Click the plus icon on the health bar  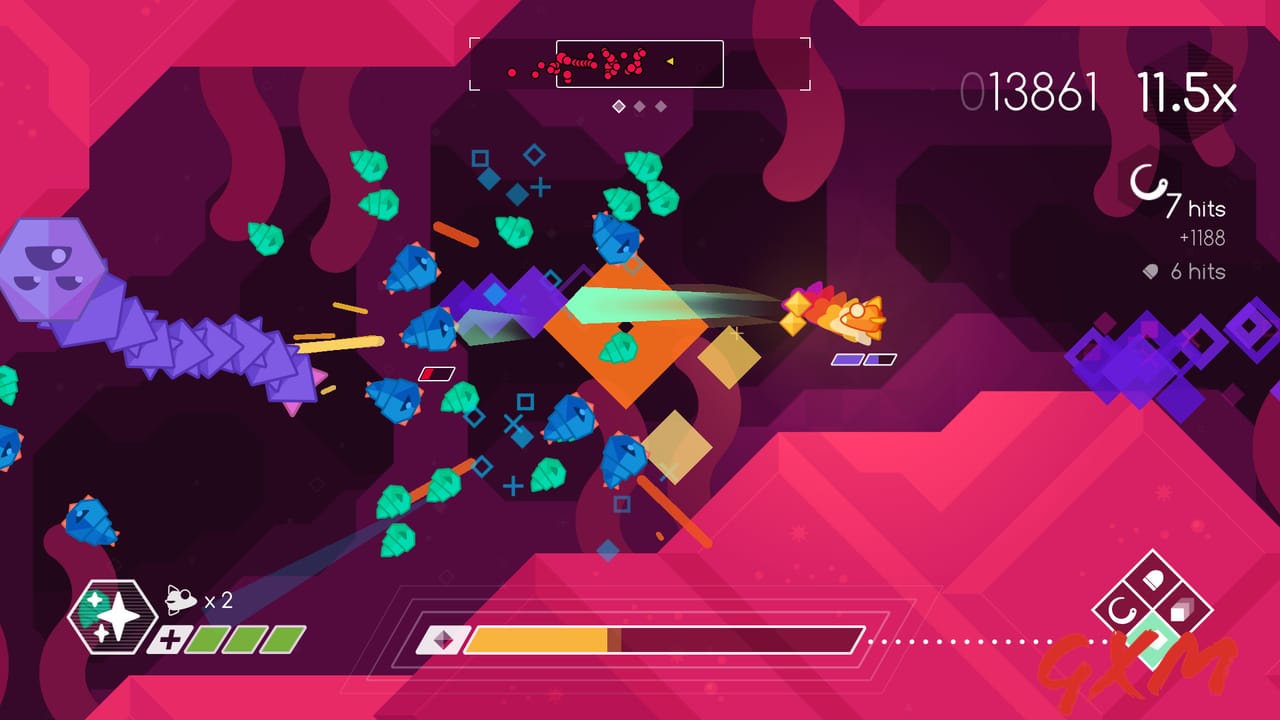pos(168,639)
